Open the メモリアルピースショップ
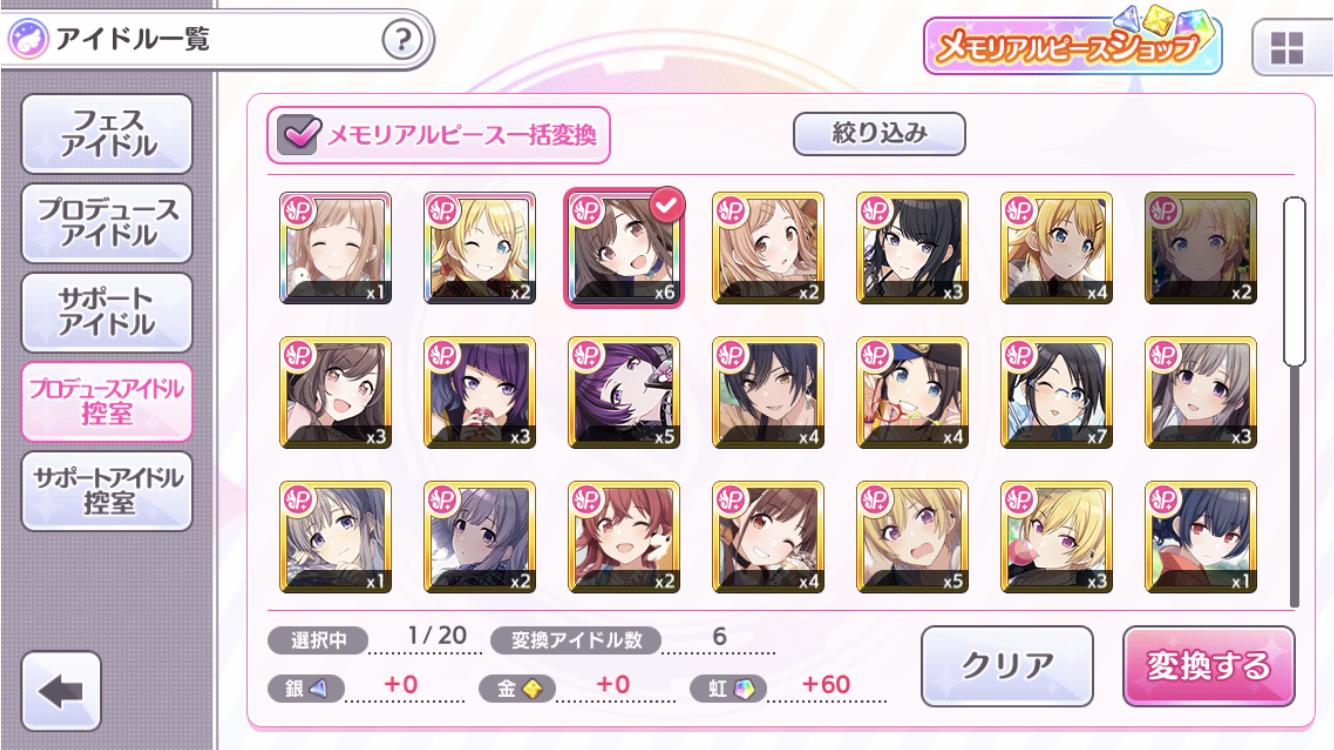Image resolution: width=1334 pixels, height=750 pixels. pyautogui.click(x=1072, y=45)
